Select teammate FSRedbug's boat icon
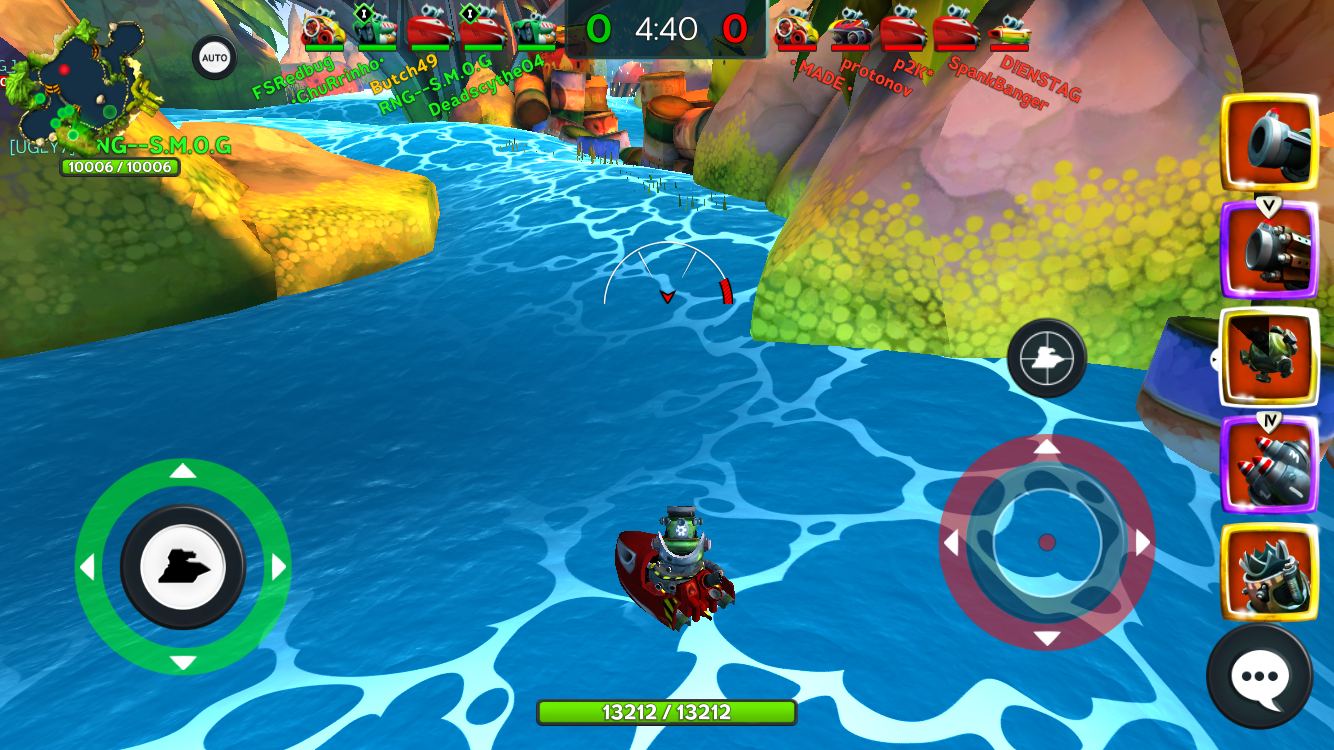 tap(323, 28)
